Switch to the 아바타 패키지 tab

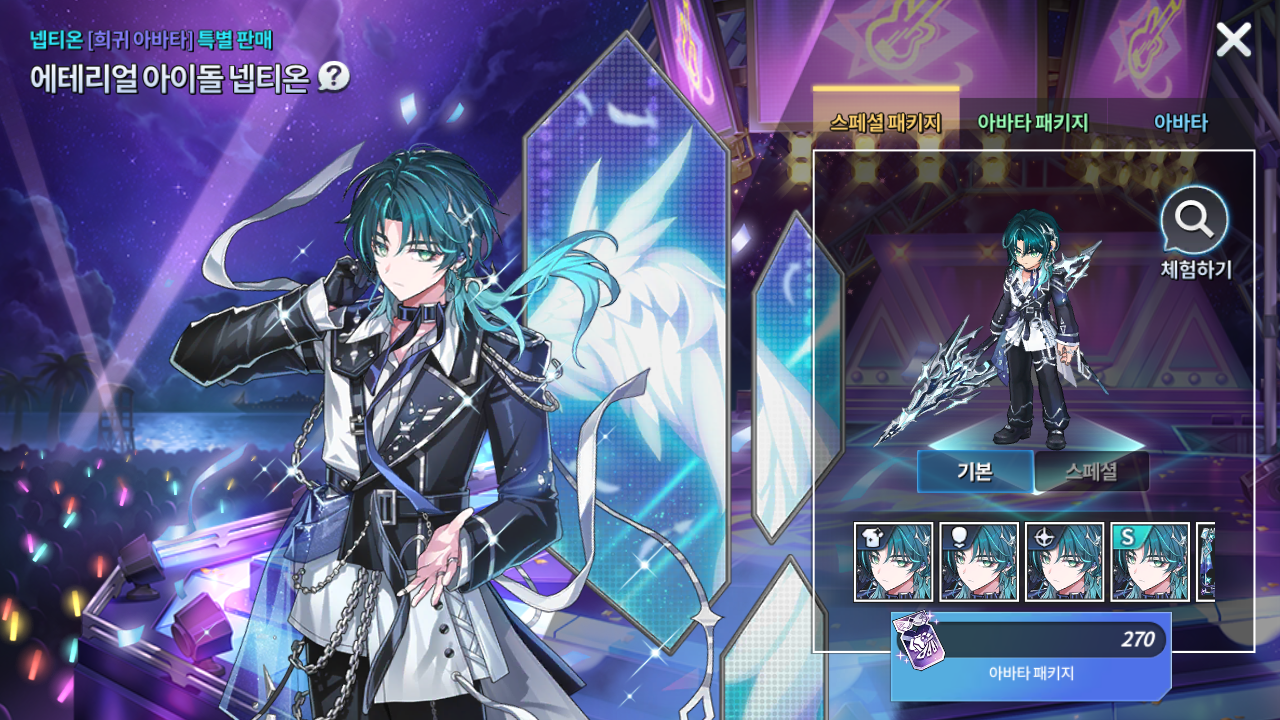pyautogui.click(x=1032, y=123)
